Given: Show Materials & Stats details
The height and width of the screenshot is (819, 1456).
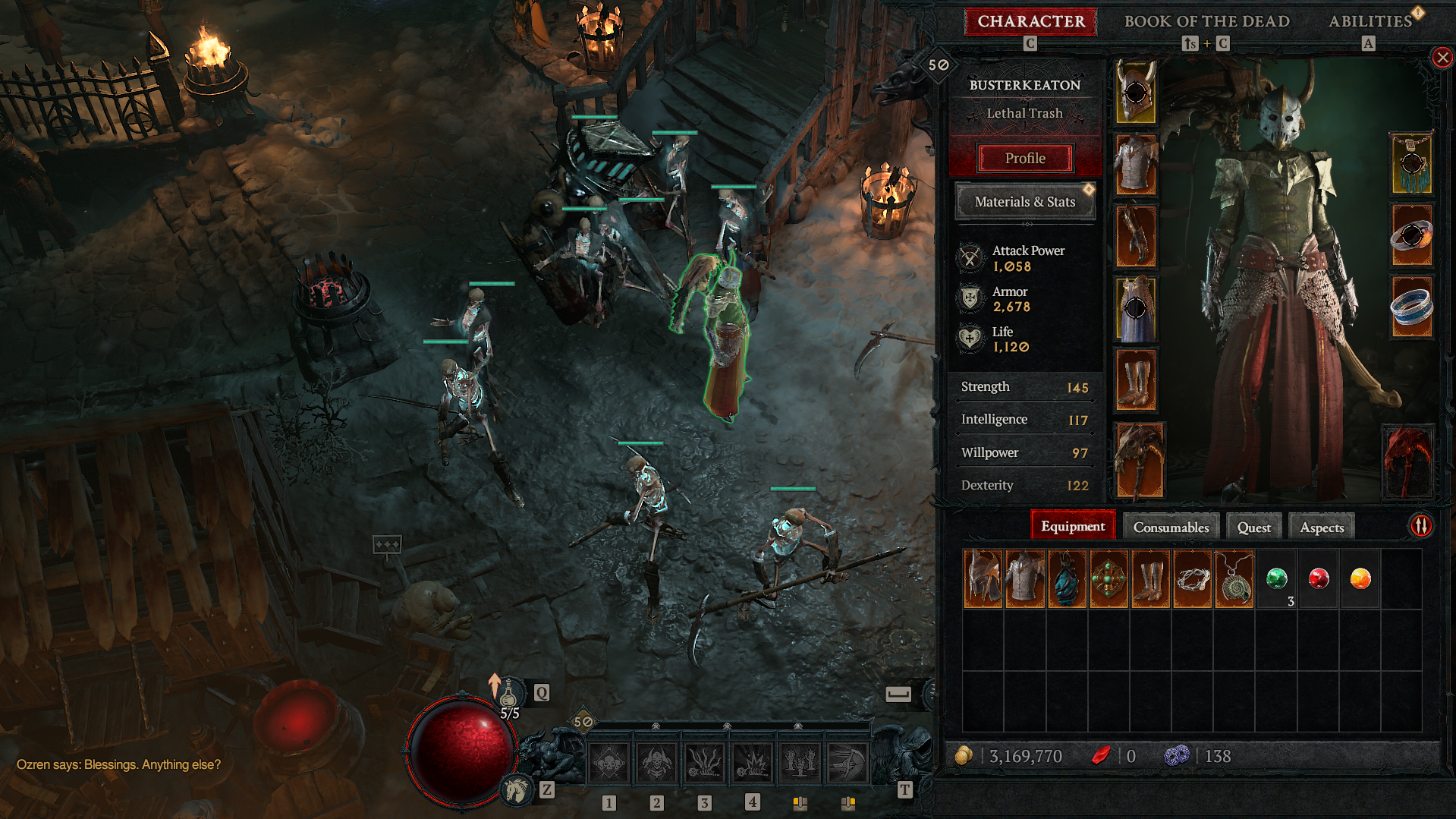Looking at the screenshot, I should 1024,202.
